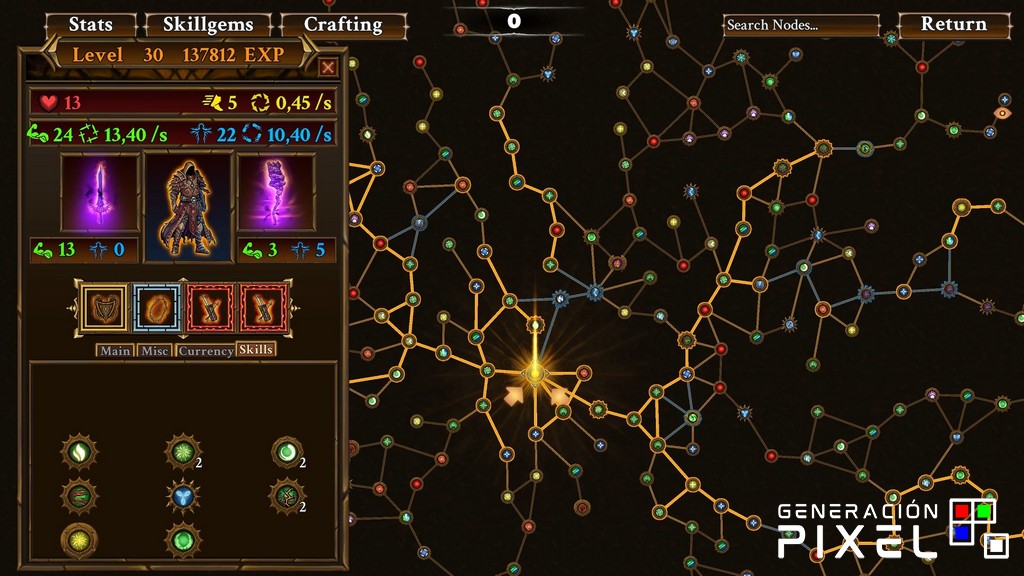Select the blue trefoil skill gem
Viewport: 1024px width, 576px height.
(x=180, y=495)
